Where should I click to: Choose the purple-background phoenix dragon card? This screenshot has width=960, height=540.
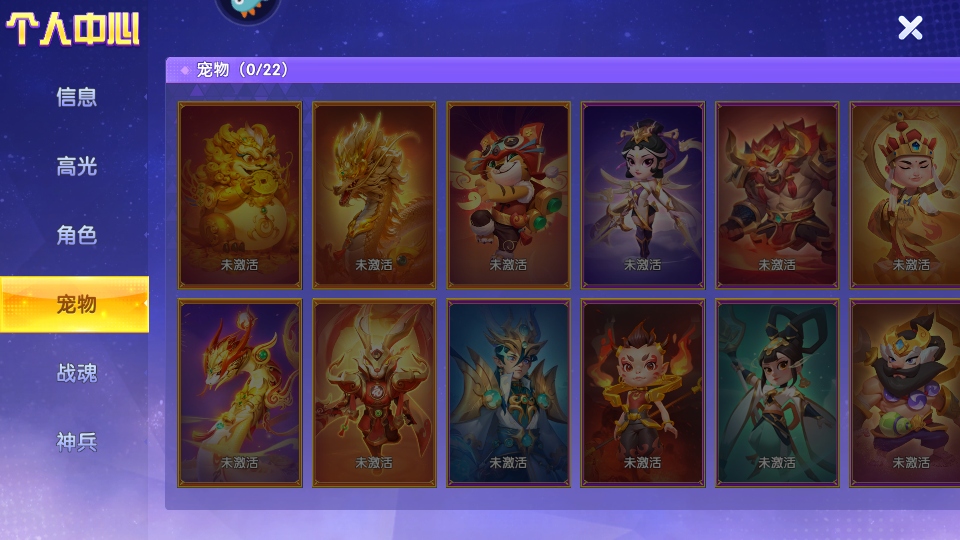coord(240,393)
